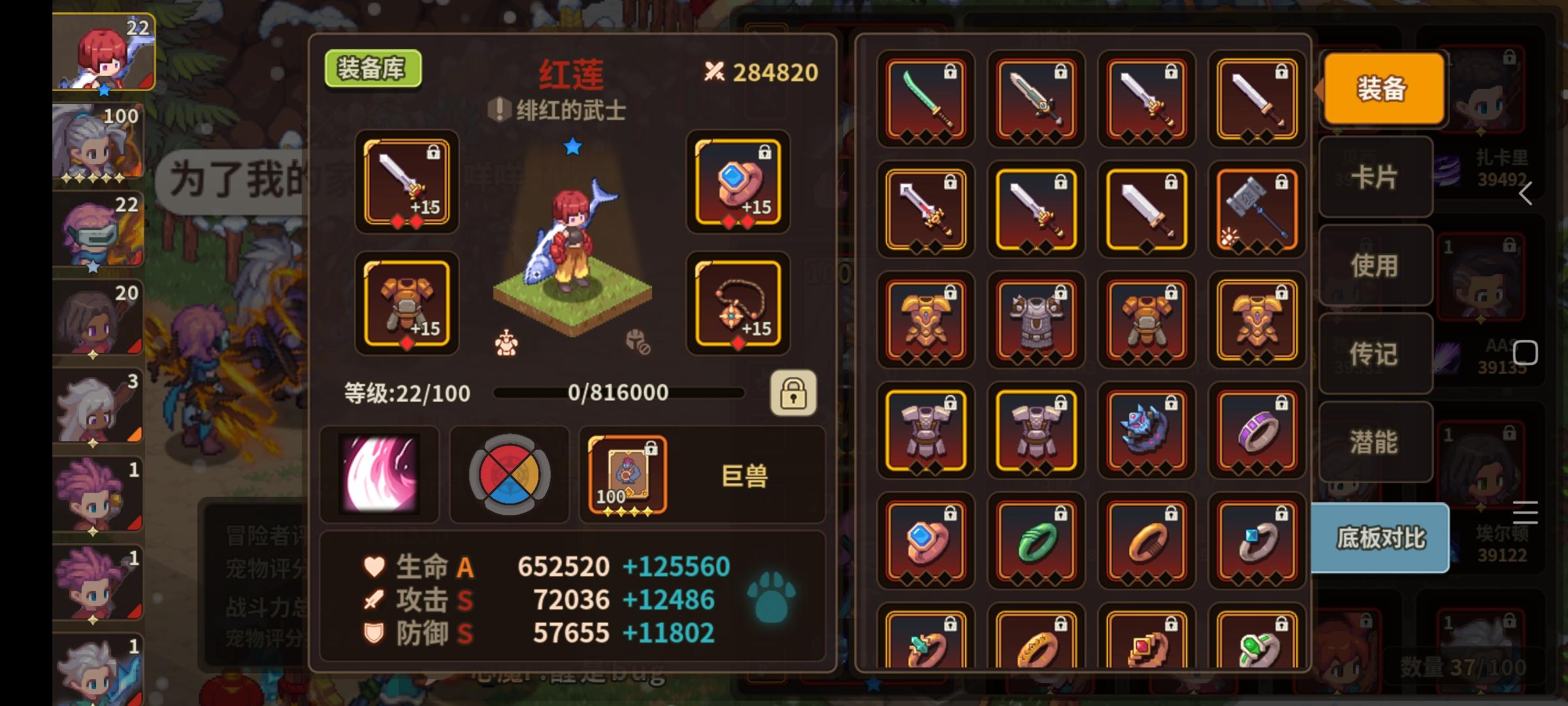1568x706 pixels.
Task: Click the 0/816000 experience progress bar
Action: coord(621,392)
